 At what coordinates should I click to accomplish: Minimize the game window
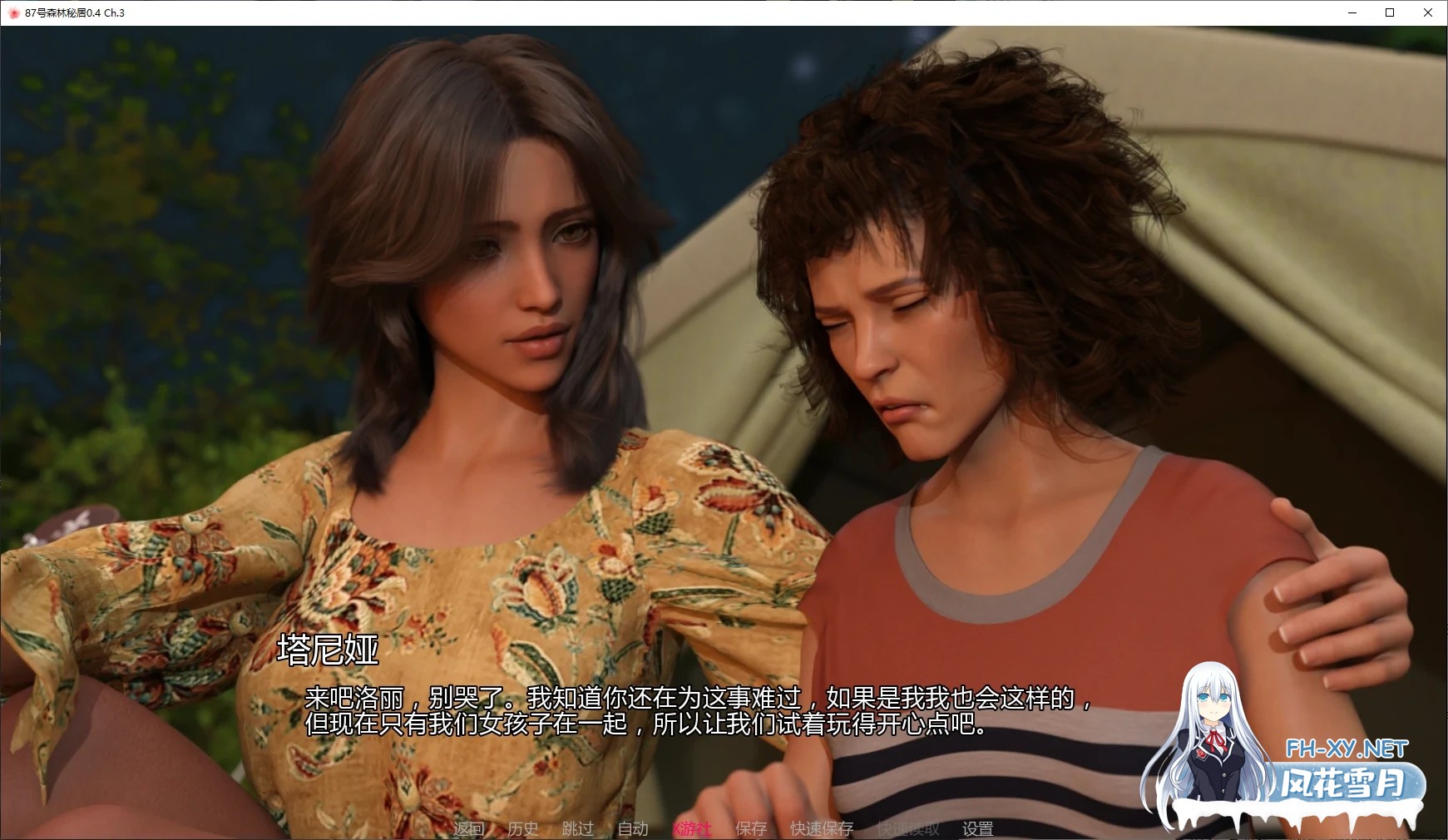pos(1351,12)
